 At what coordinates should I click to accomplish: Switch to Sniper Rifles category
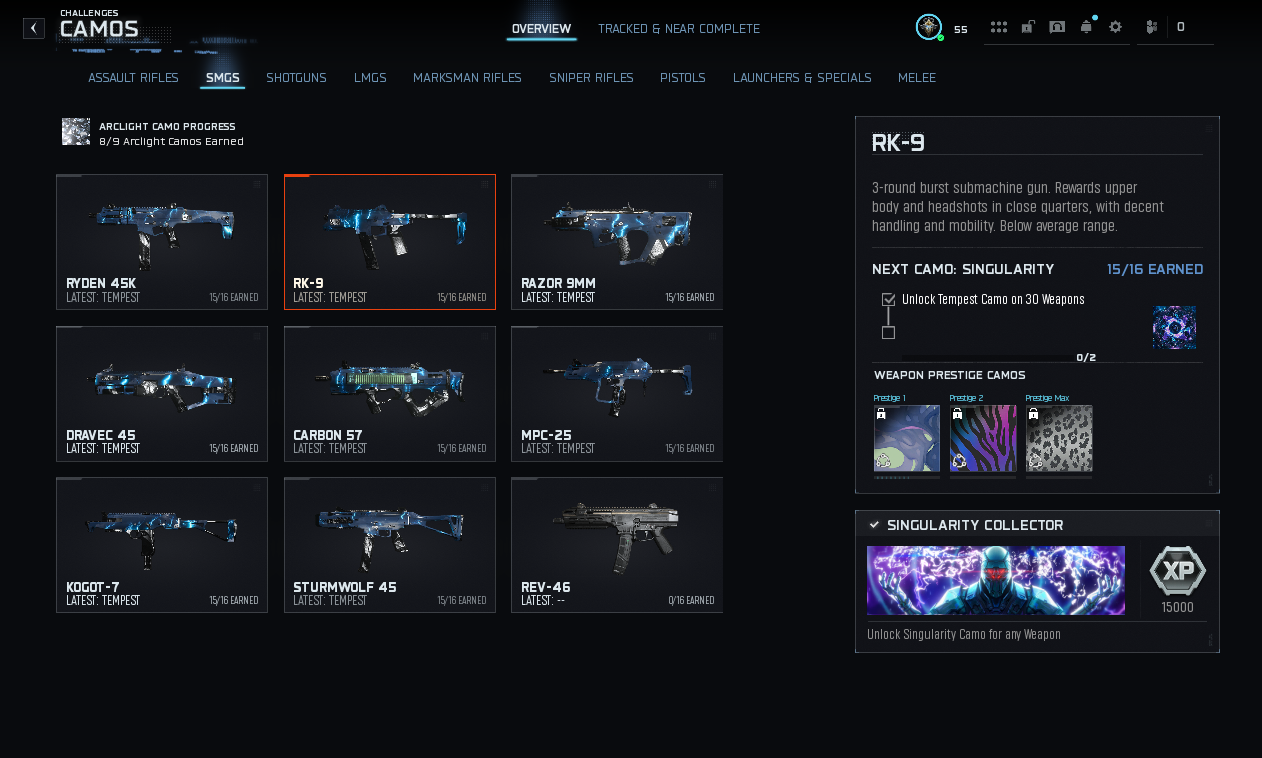591,78
